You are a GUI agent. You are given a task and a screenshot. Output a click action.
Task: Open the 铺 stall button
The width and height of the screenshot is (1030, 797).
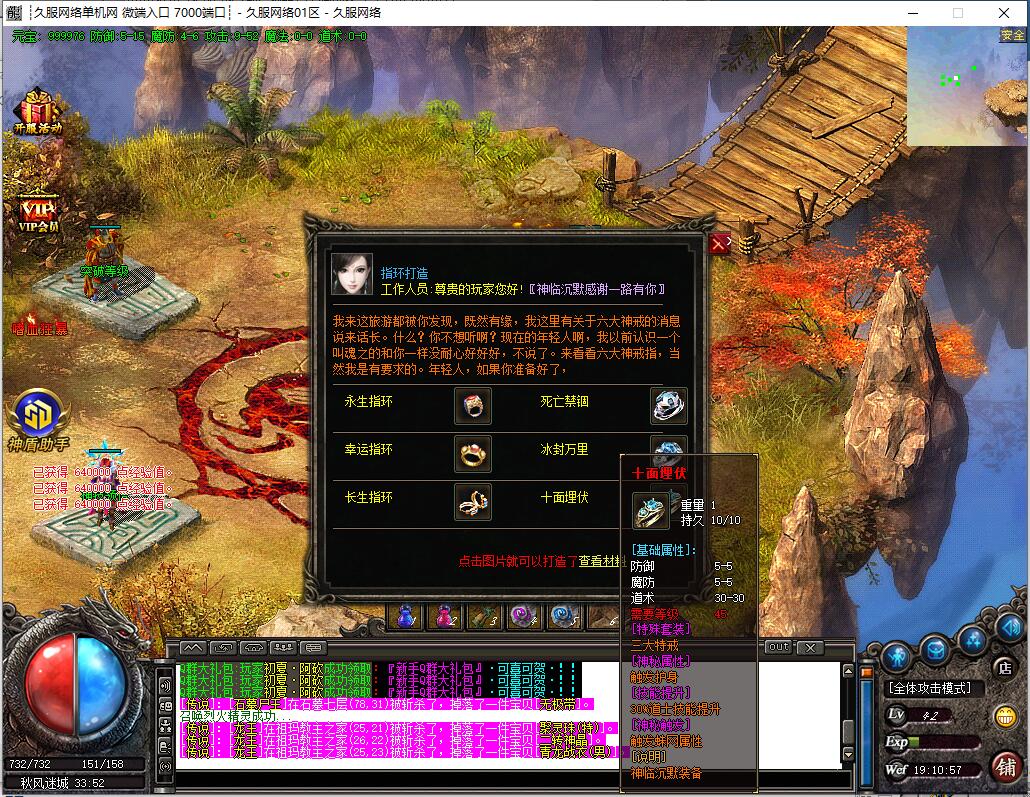click(1006, 767)
